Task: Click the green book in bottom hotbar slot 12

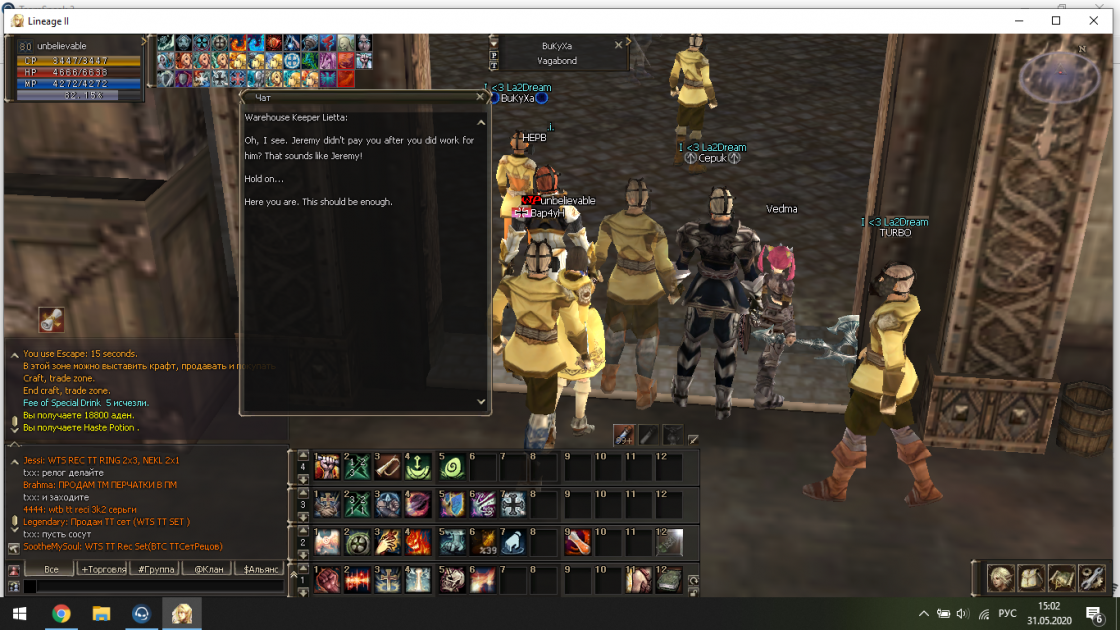Action: (x=668, y=580)
